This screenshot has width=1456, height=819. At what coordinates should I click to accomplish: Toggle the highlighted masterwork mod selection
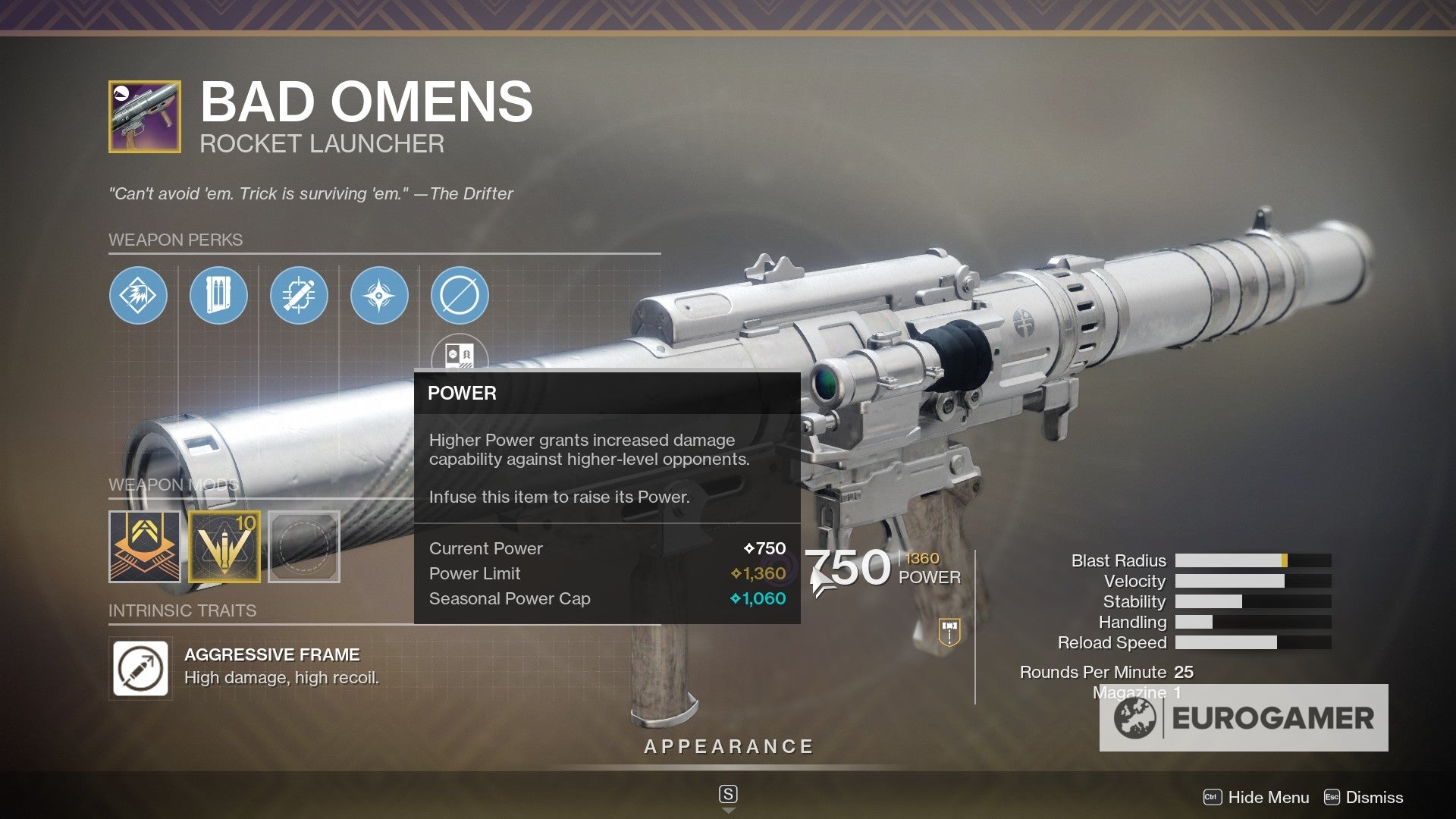point(224,546)
